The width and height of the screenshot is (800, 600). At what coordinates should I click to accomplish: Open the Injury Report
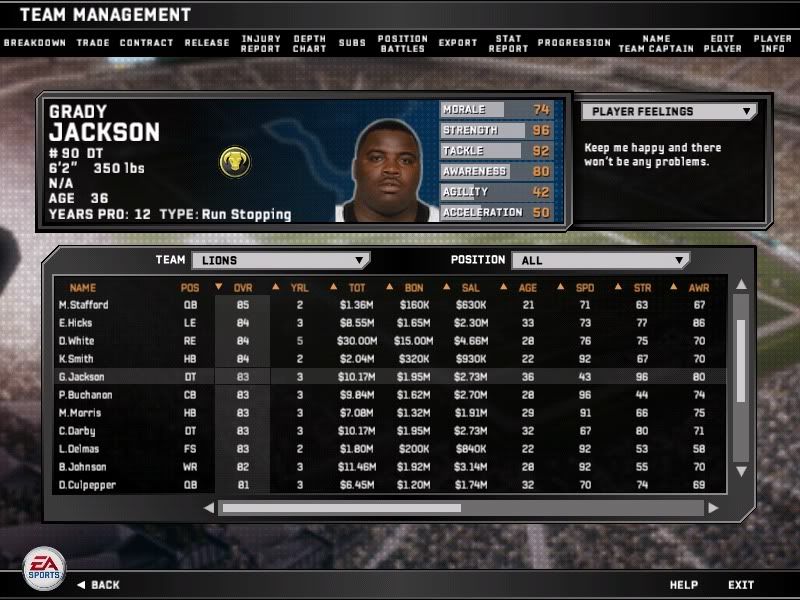[x=261, y=43]
